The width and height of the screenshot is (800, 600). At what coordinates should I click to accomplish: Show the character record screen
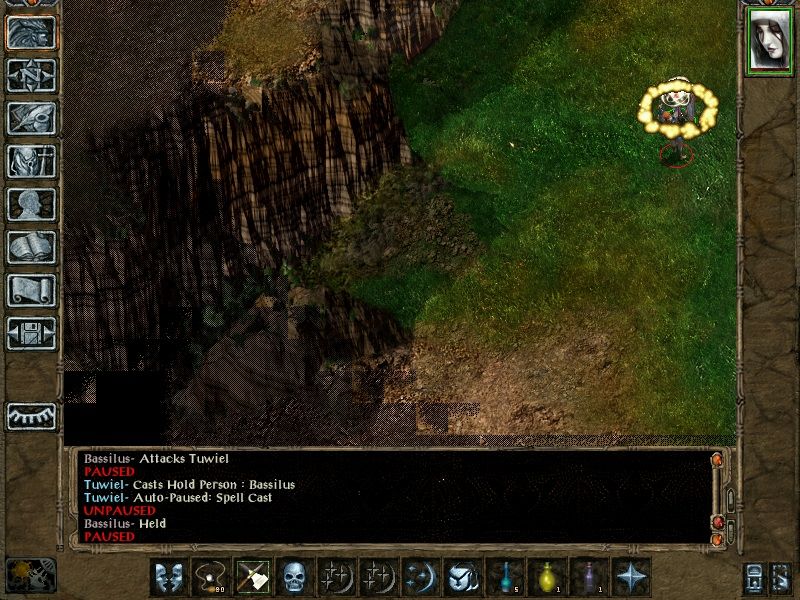31,204
